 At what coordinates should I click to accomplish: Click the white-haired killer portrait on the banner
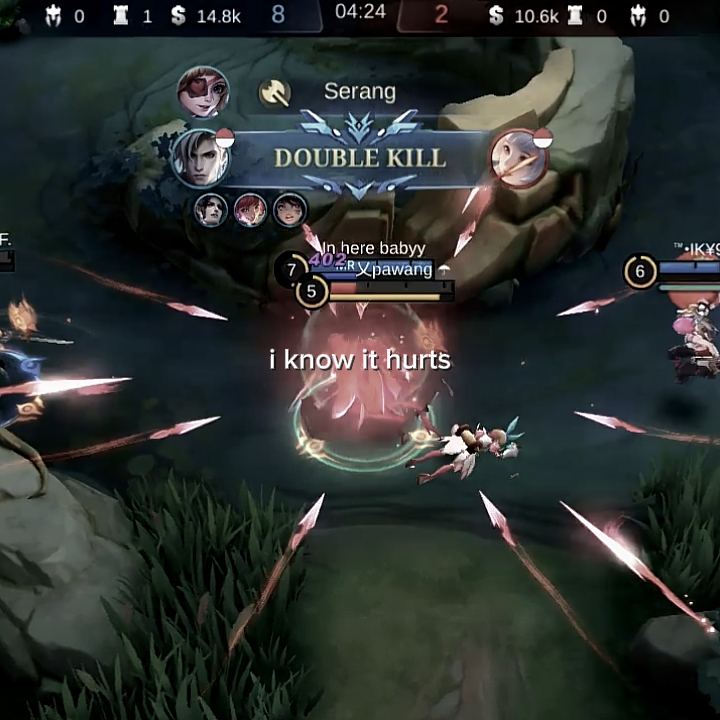click(199, 157)
